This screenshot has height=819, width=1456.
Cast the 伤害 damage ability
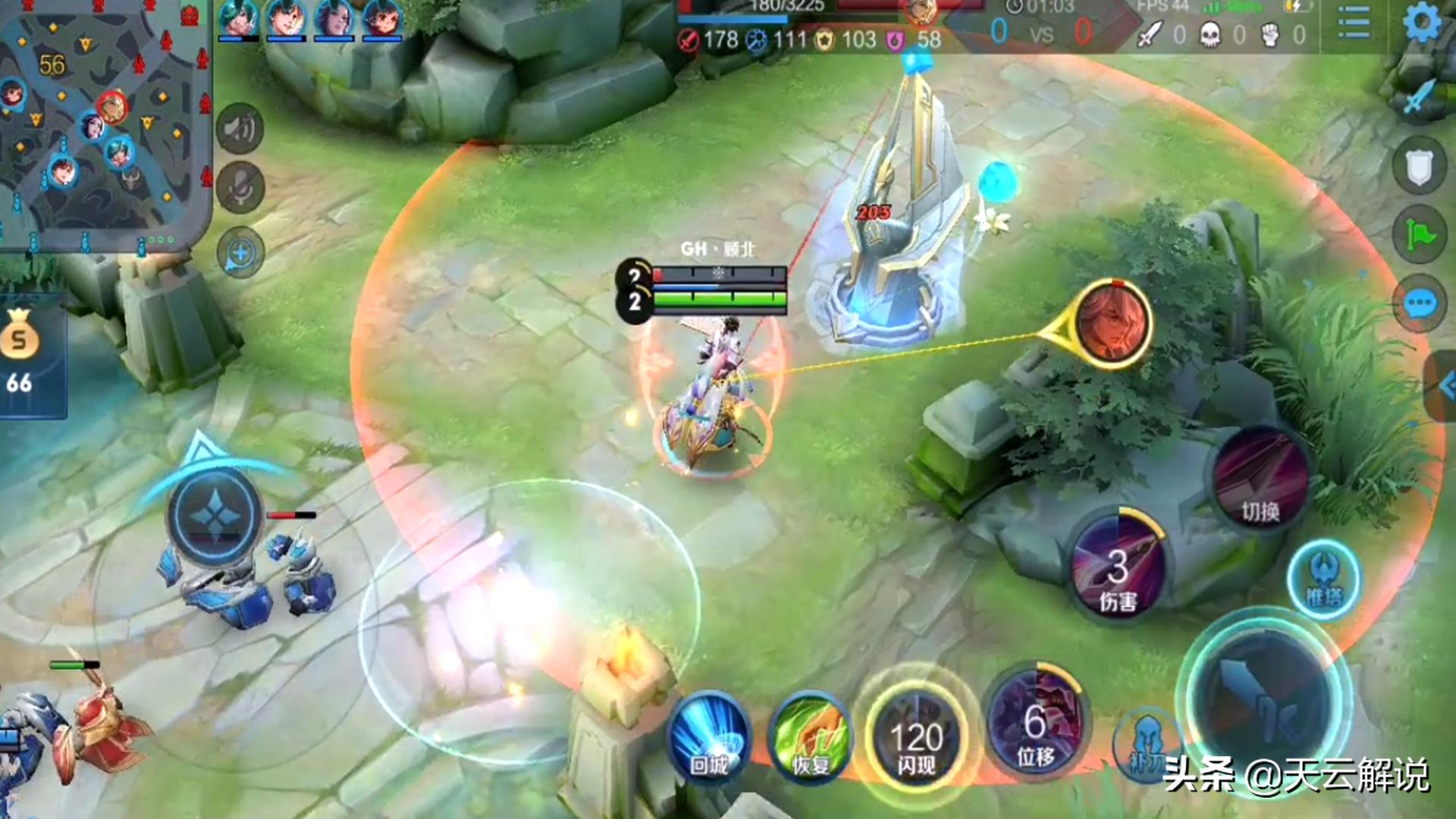[1118, 569]
